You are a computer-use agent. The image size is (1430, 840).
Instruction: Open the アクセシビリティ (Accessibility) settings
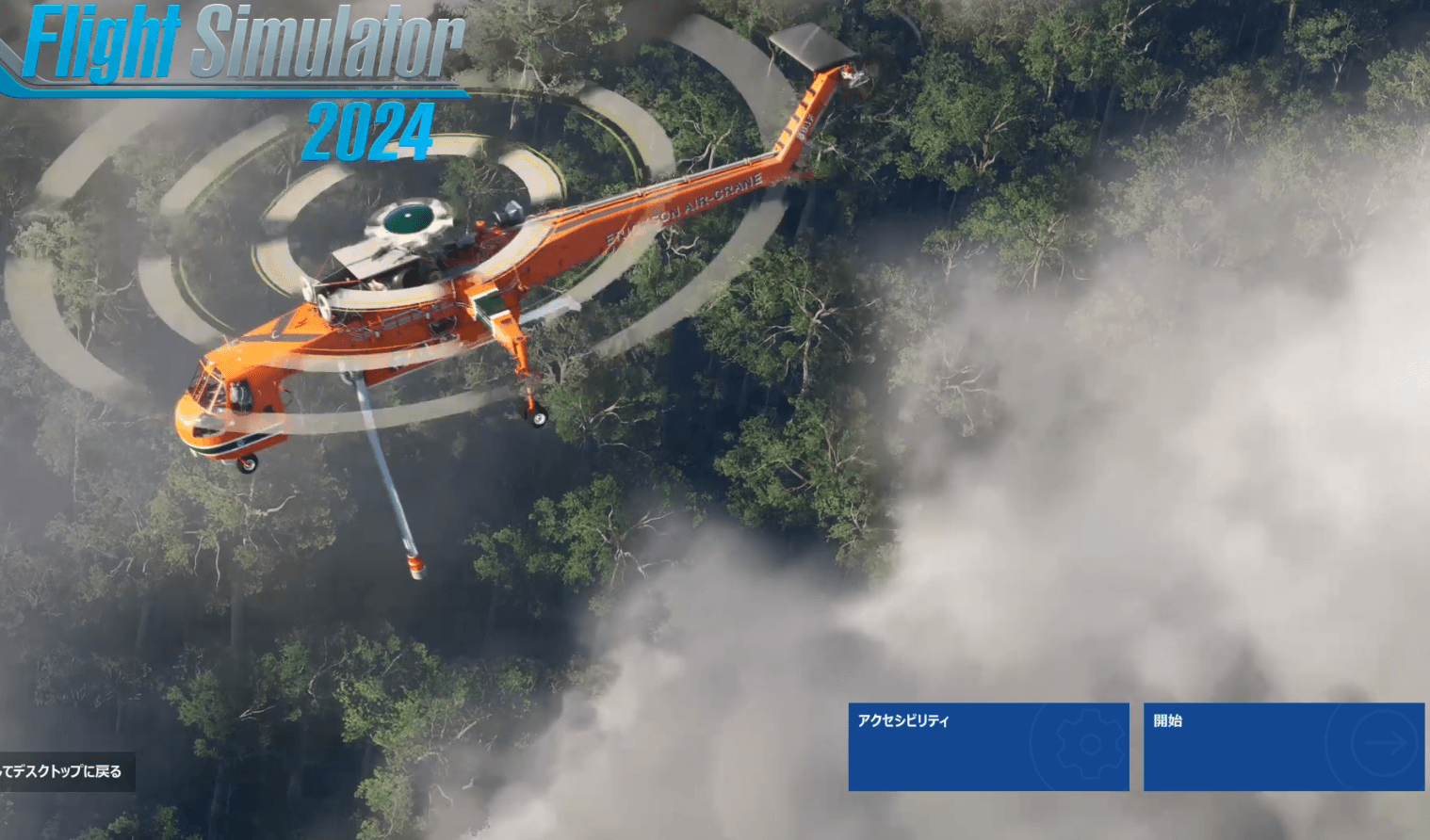point(988,747)
